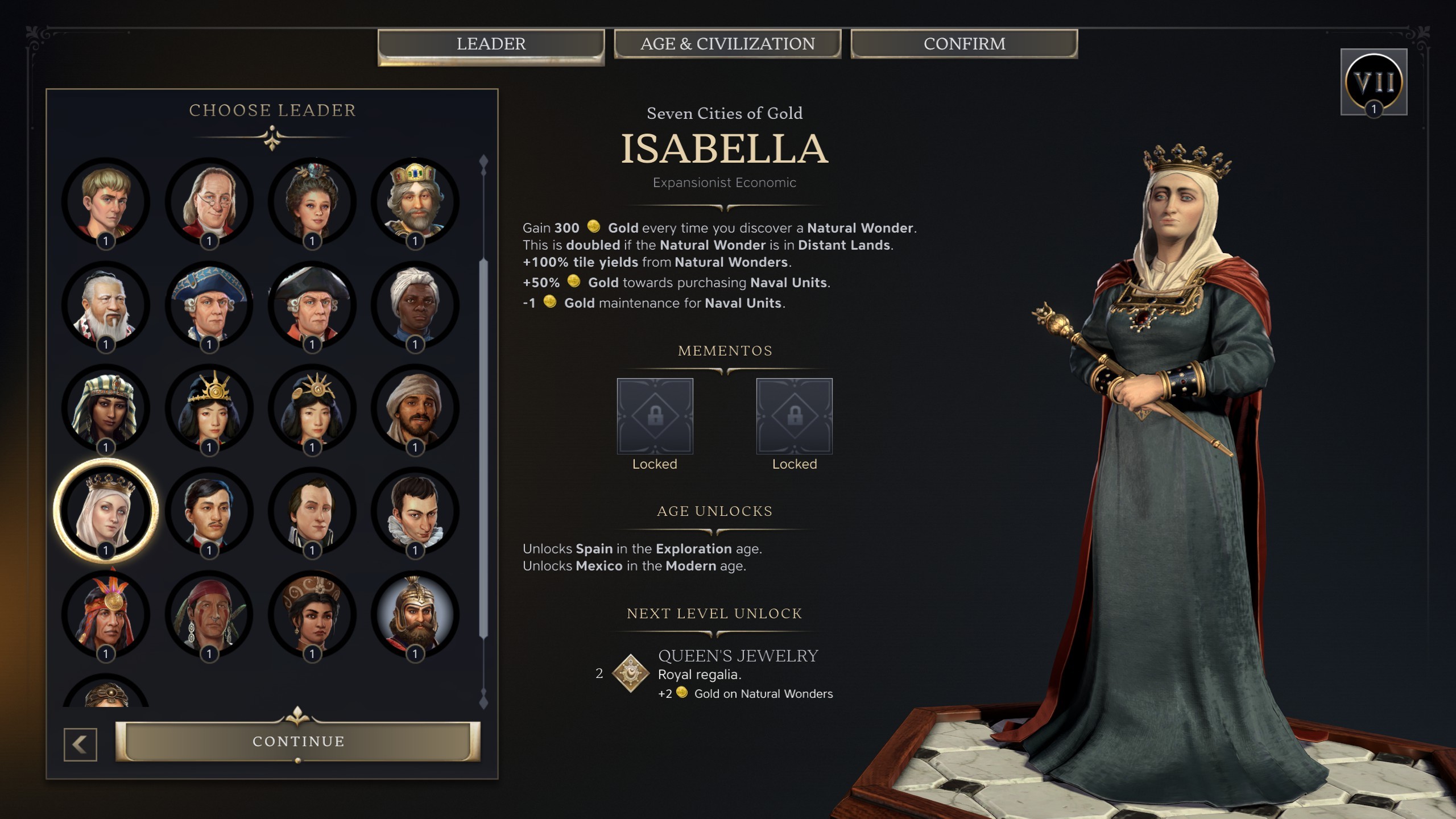Screen dimensions: 1456x819
Task: Choose the leader wearing a white turban
Action: point(415,305)
